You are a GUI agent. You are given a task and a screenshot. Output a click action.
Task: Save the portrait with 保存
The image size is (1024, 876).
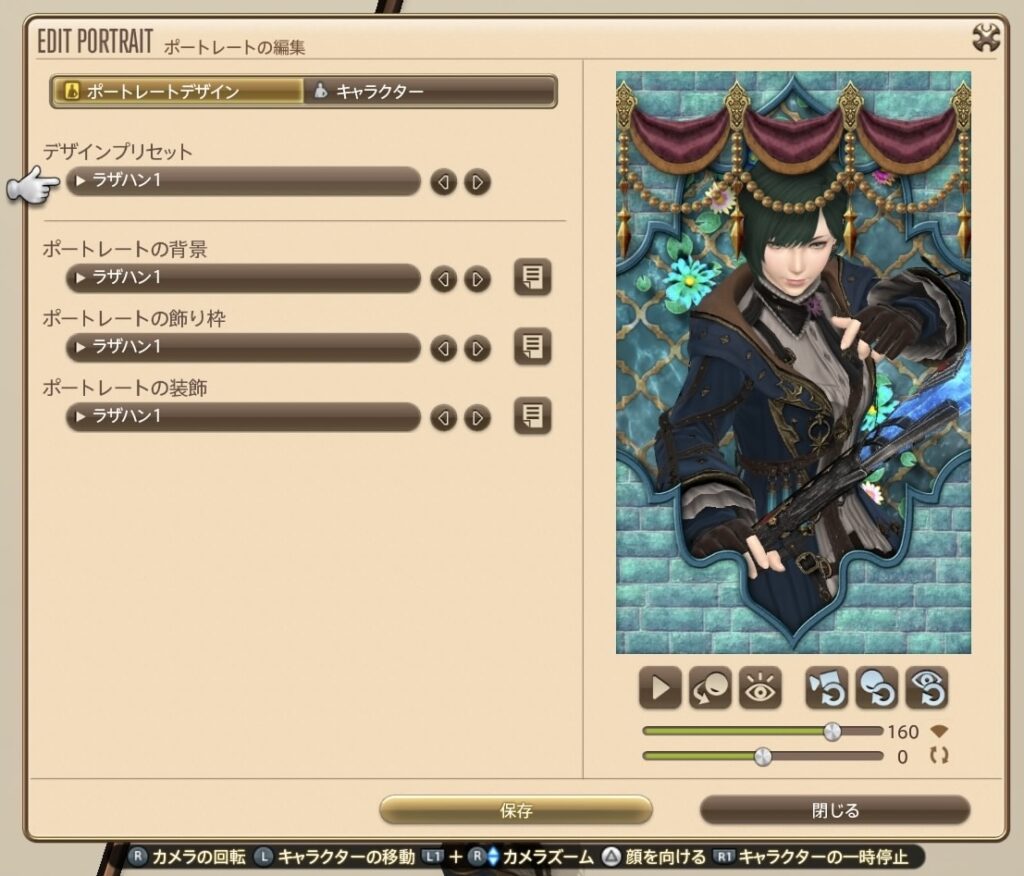click(516, 810)
